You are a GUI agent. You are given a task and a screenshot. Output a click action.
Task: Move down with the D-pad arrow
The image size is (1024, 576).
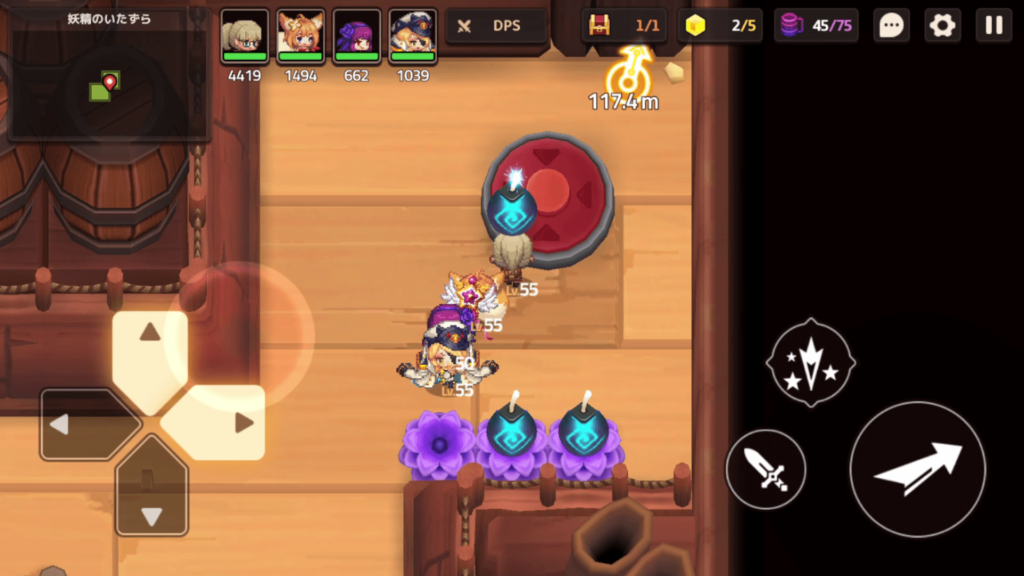pos(151,500)
